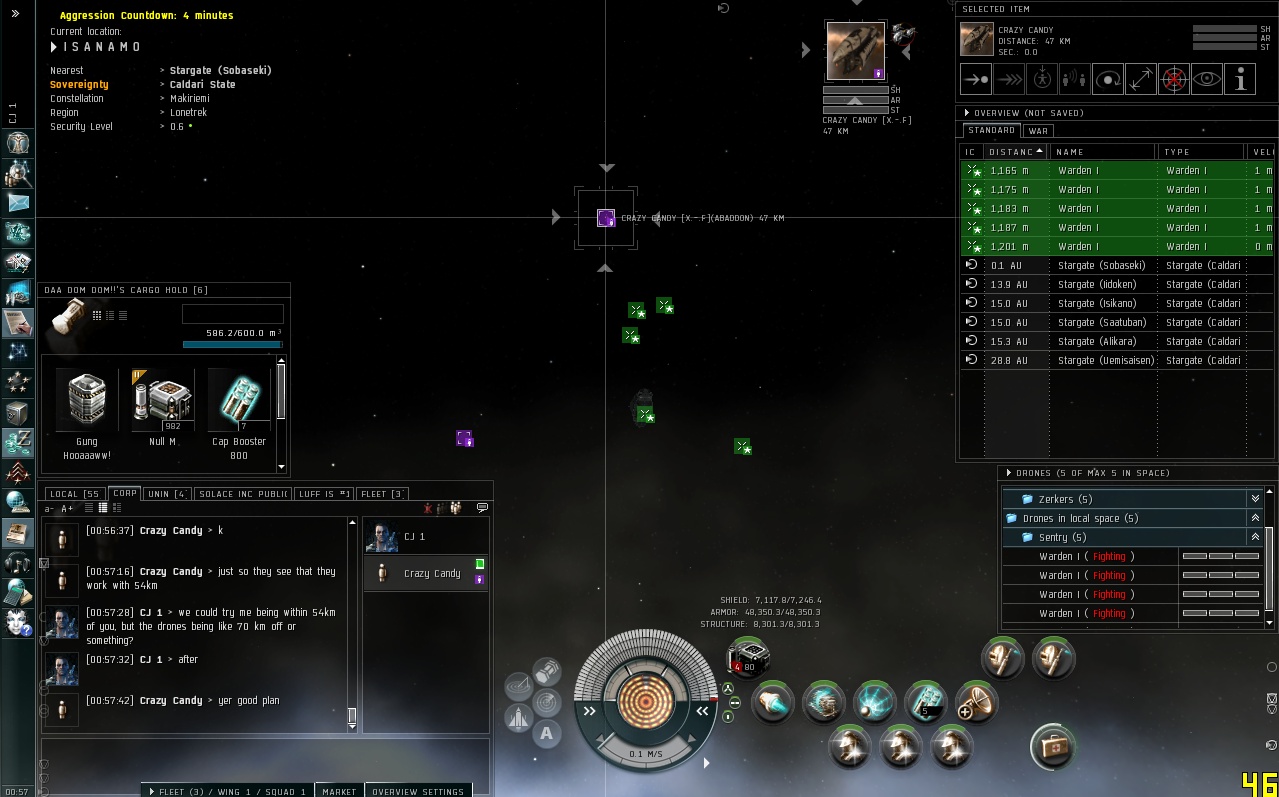Sort the overview by Name column
The height and width of the screenshot is (797, 1279).
[x=1104, y=152]
